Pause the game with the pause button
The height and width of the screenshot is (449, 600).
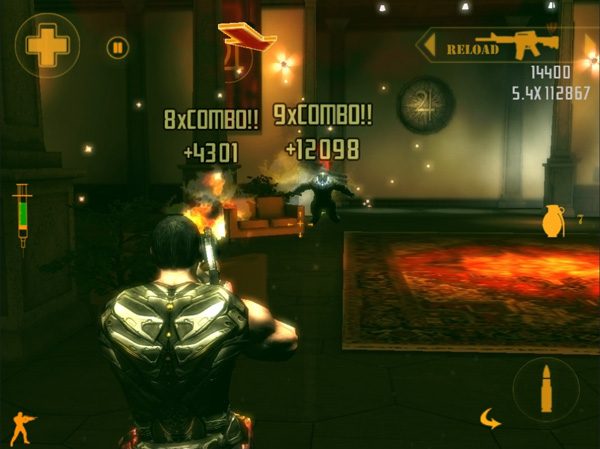[118, 47]
